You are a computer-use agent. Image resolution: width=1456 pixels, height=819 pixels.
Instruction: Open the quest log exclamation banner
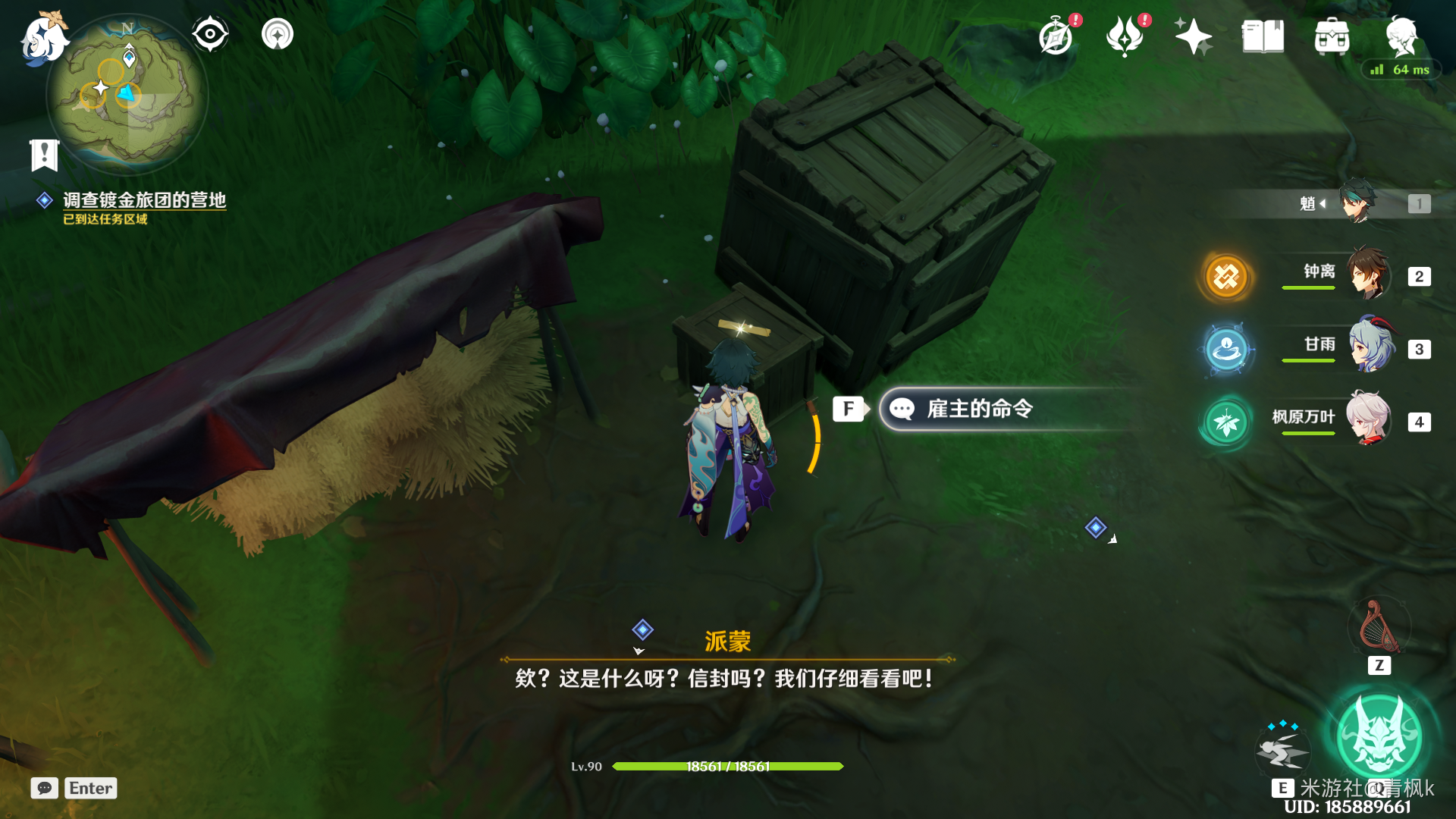pyautogui.click(x=44, y=155)
